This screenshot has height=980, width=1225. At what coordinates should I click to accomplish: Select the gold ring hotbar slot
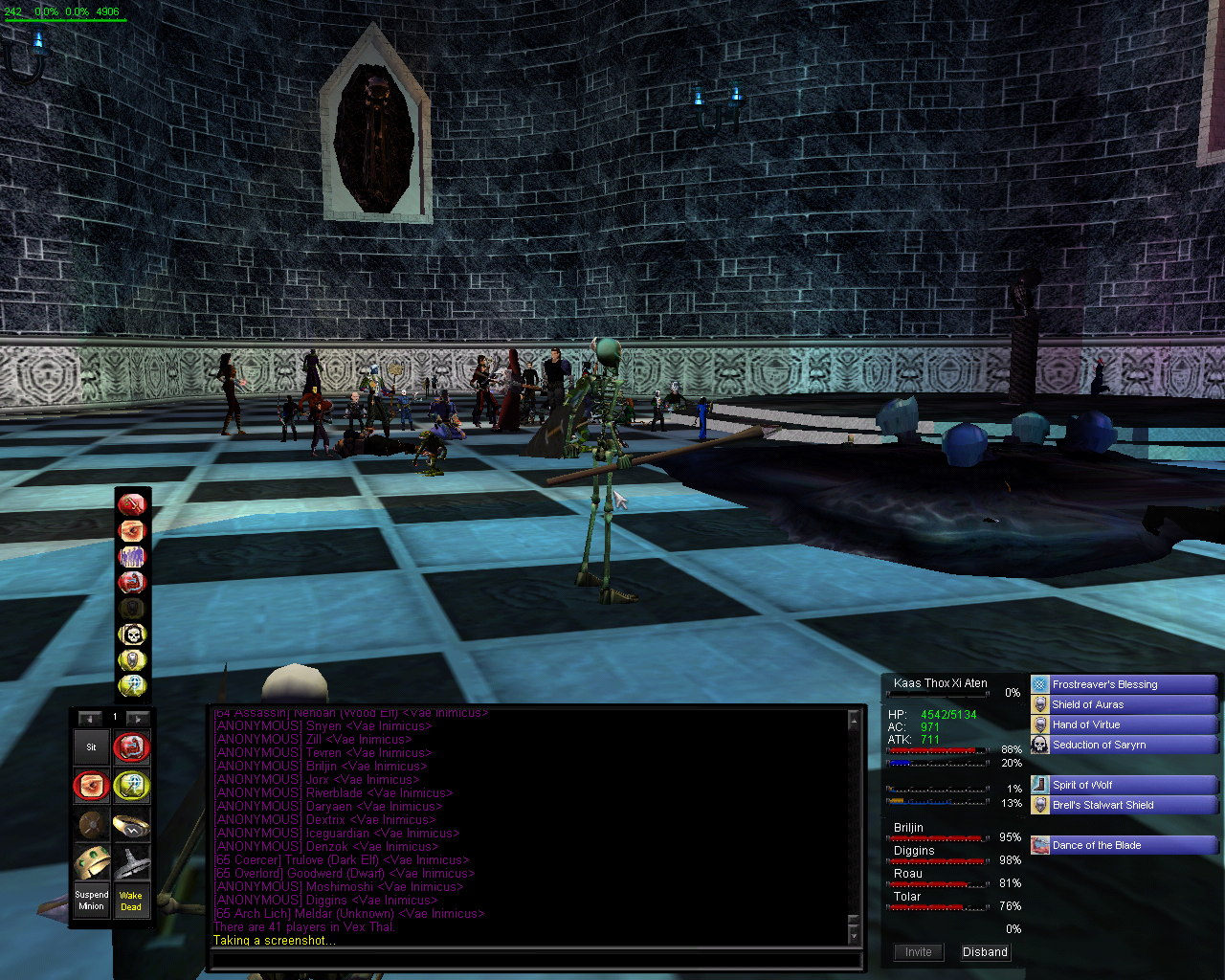pyautogui.click(x=131, y=825)
